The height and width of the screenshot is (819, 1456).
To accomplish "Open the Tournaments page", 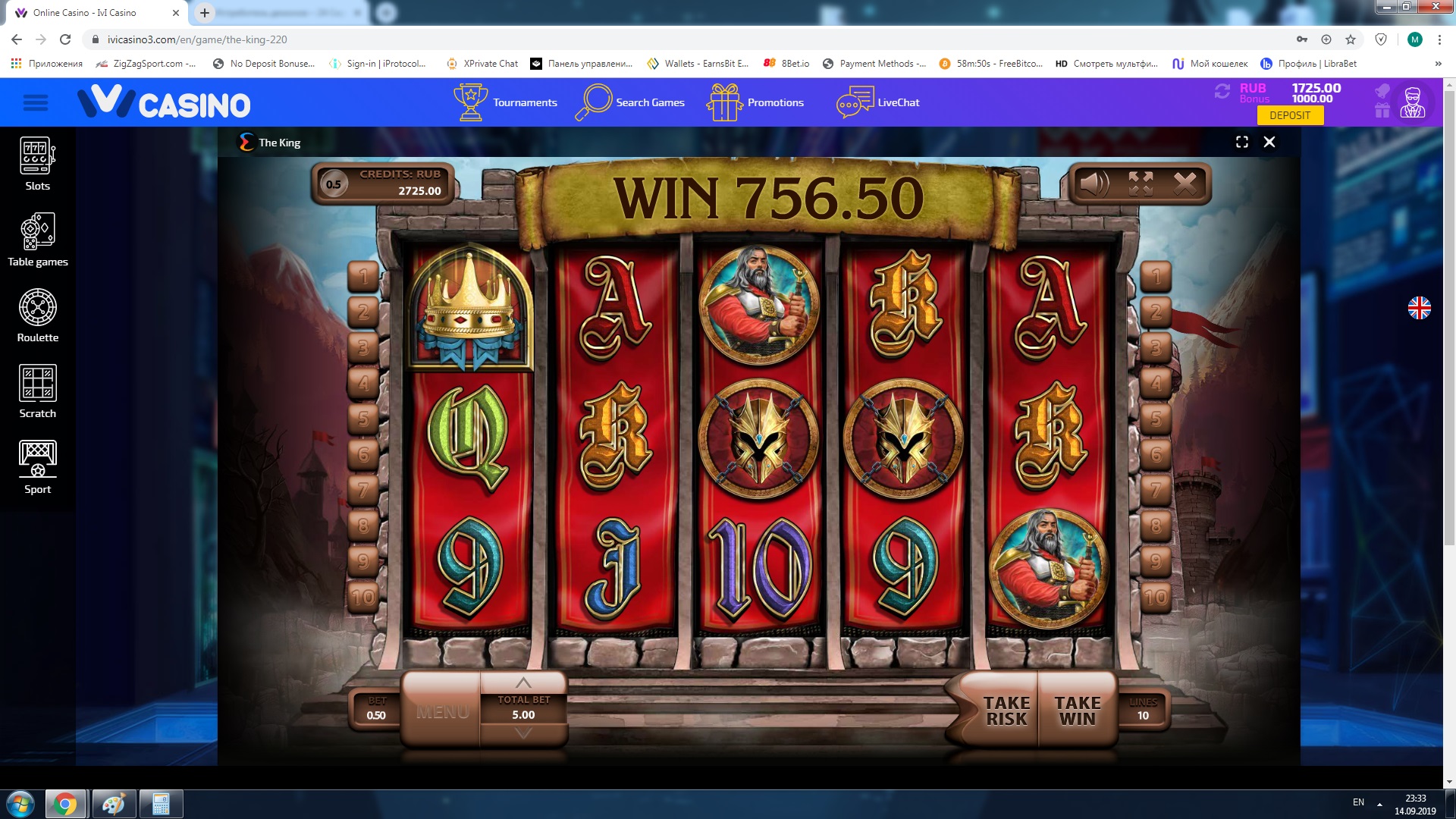I will tap(506, 102).
